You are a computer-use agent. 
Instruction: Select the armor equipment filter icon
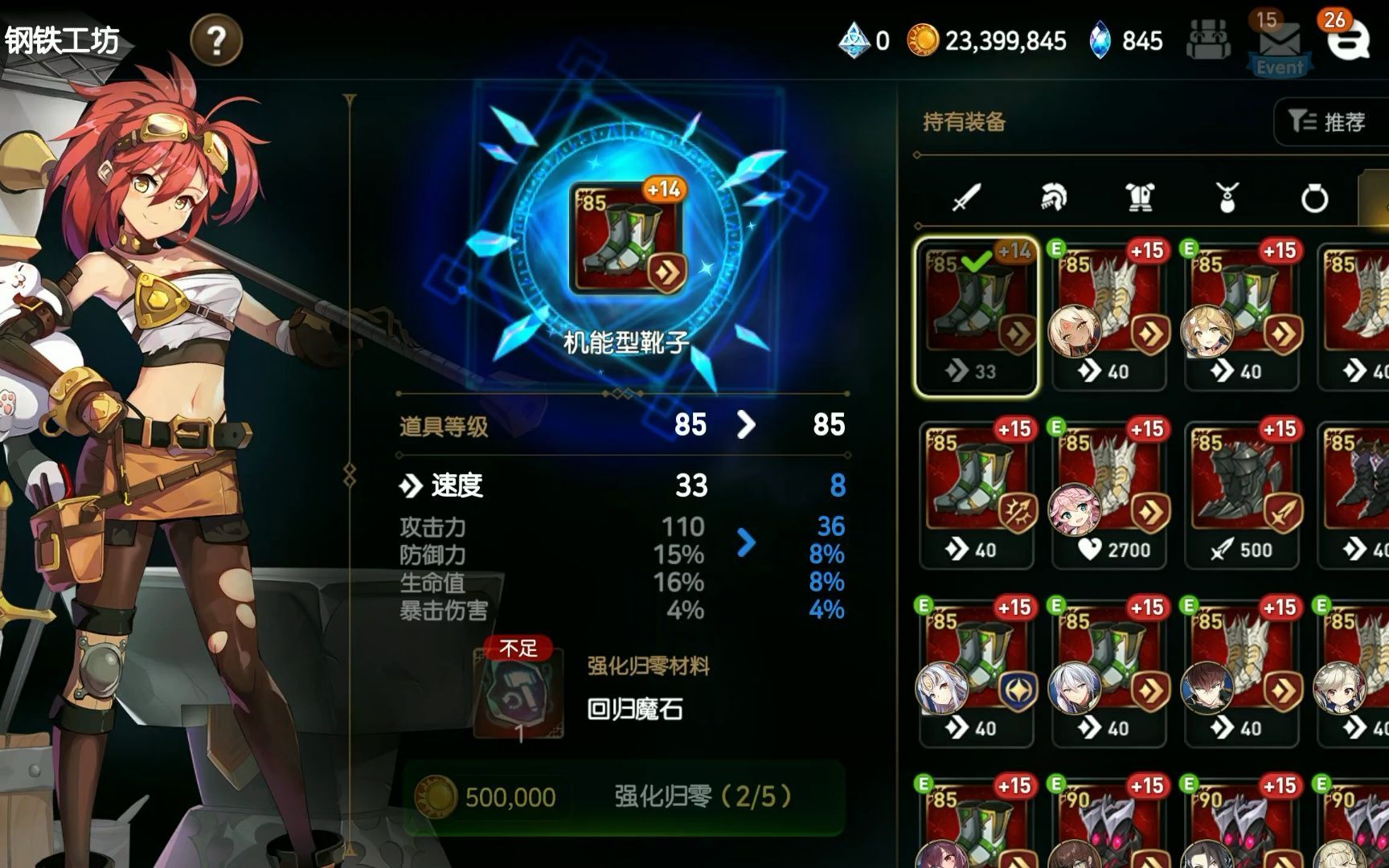point(1141,194)
